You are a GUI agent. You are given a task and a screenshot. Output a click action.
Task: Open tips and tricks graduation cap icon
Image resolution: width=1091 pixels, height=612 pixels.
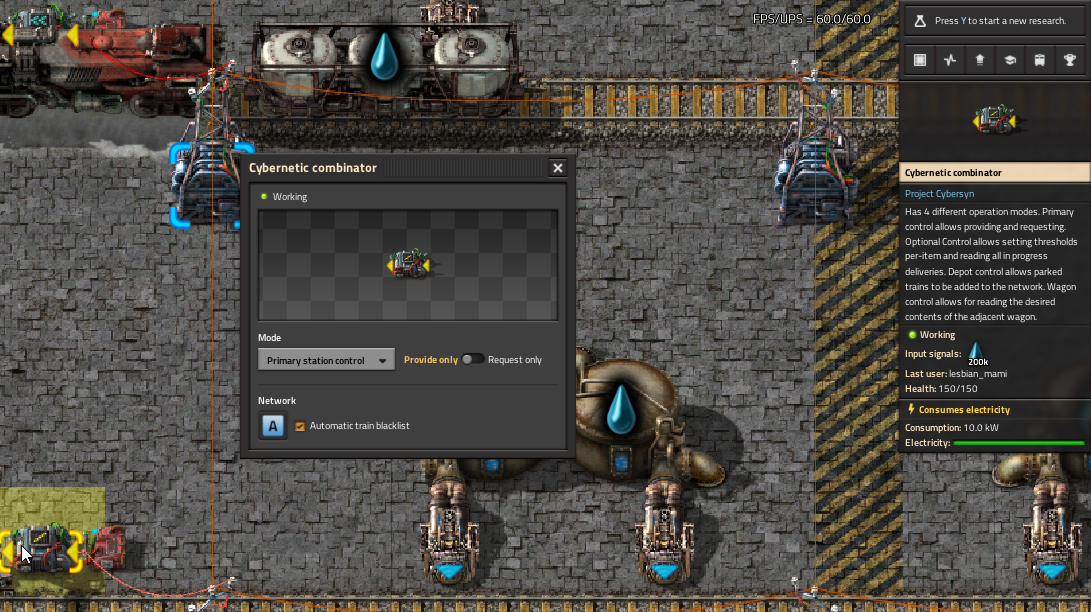[1010, 60]
